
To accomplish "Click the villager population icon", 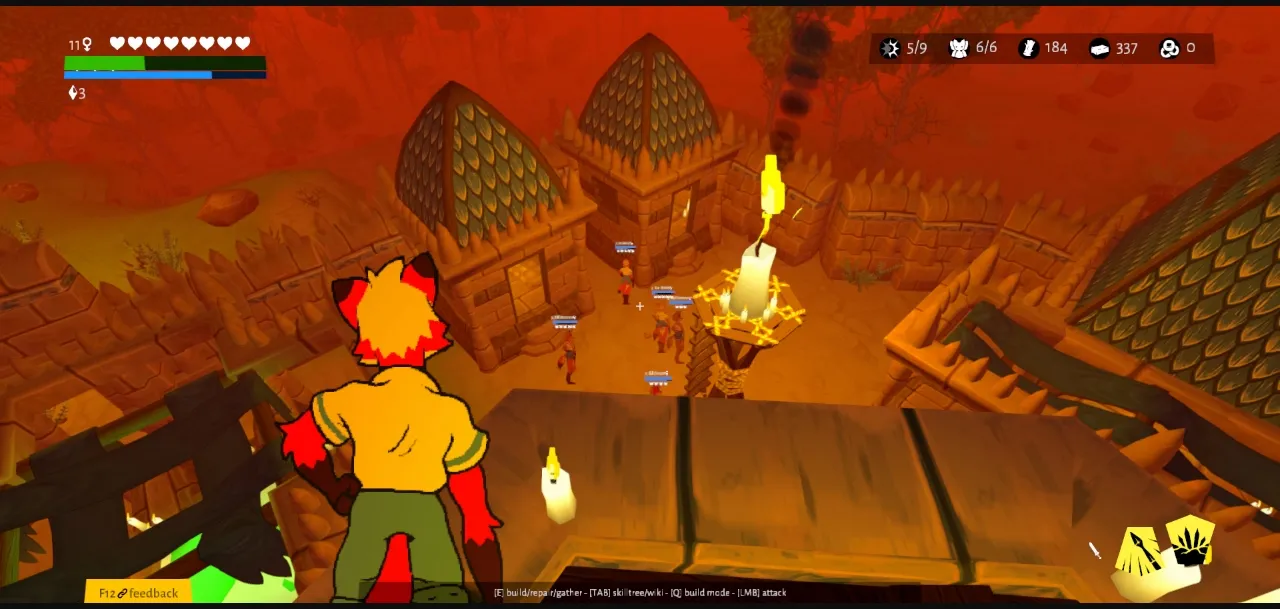I will [959, 48].
